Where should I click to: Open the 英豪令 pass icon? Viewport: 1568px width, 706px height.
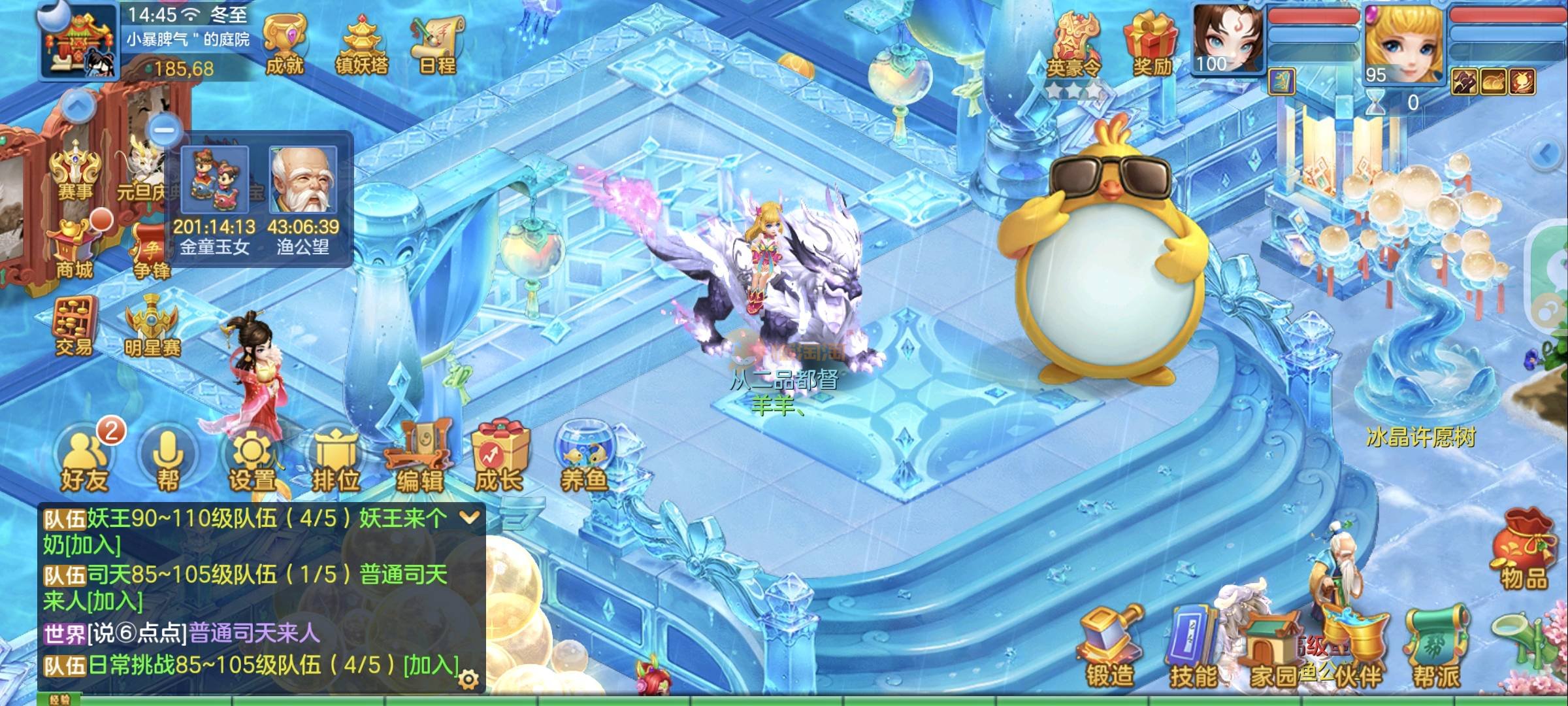pos(1073,46)
